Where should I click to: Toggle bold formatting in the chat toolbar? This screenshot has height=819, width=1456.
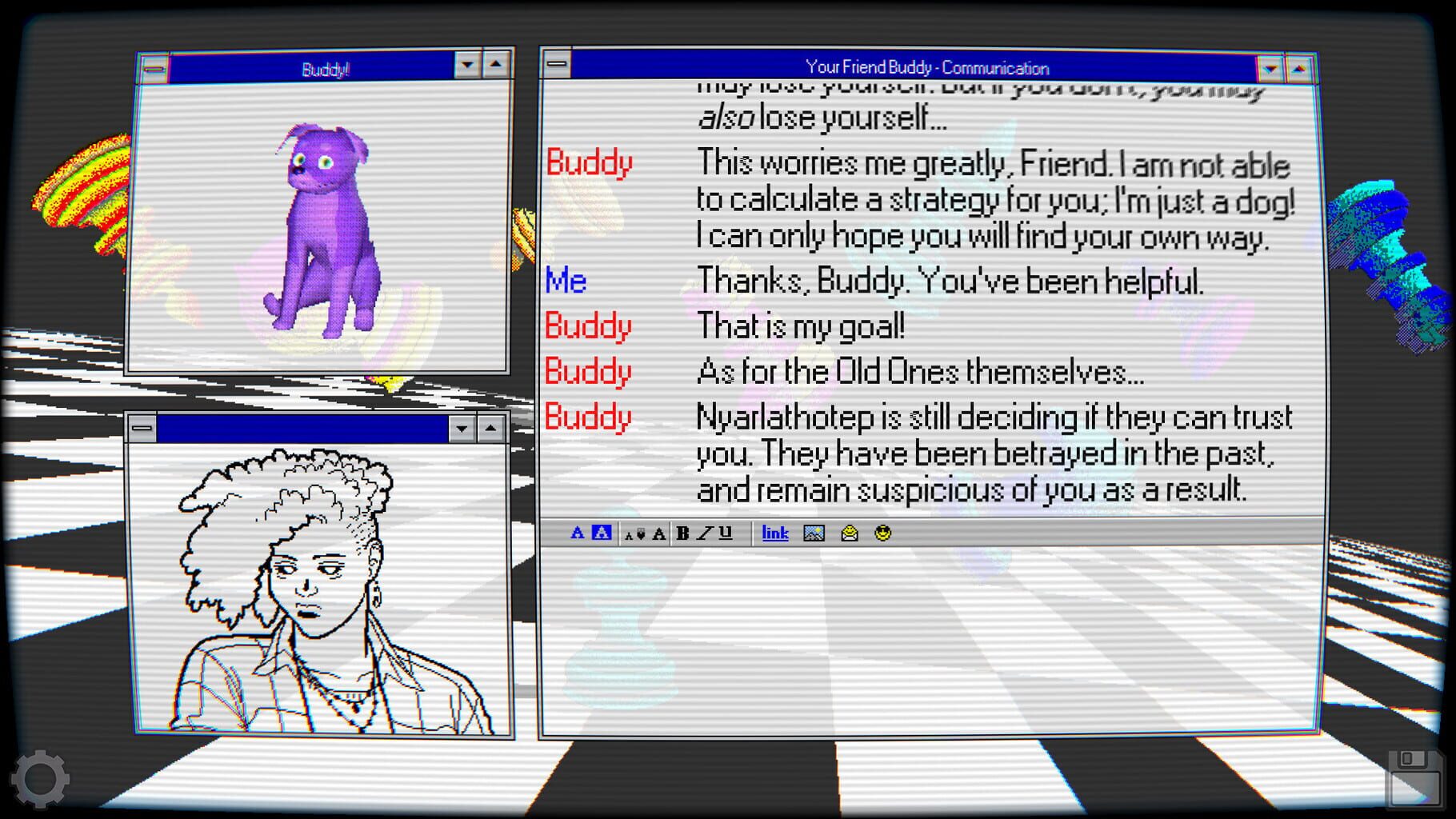[x=682, y=533]
